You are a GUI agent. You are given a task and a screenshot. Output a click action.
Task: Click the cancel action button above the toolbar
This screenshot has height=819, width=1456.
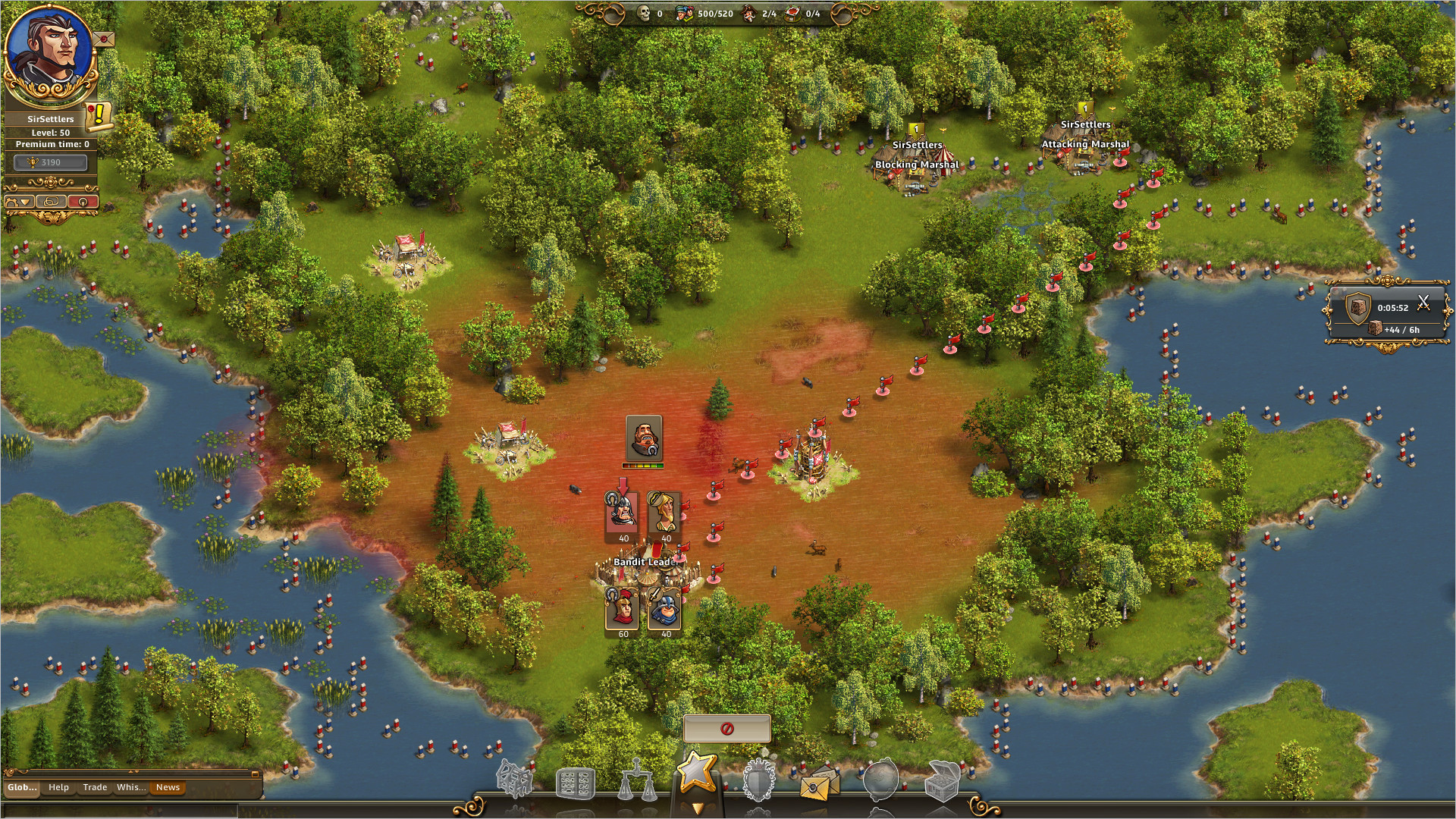click(726, 728)
